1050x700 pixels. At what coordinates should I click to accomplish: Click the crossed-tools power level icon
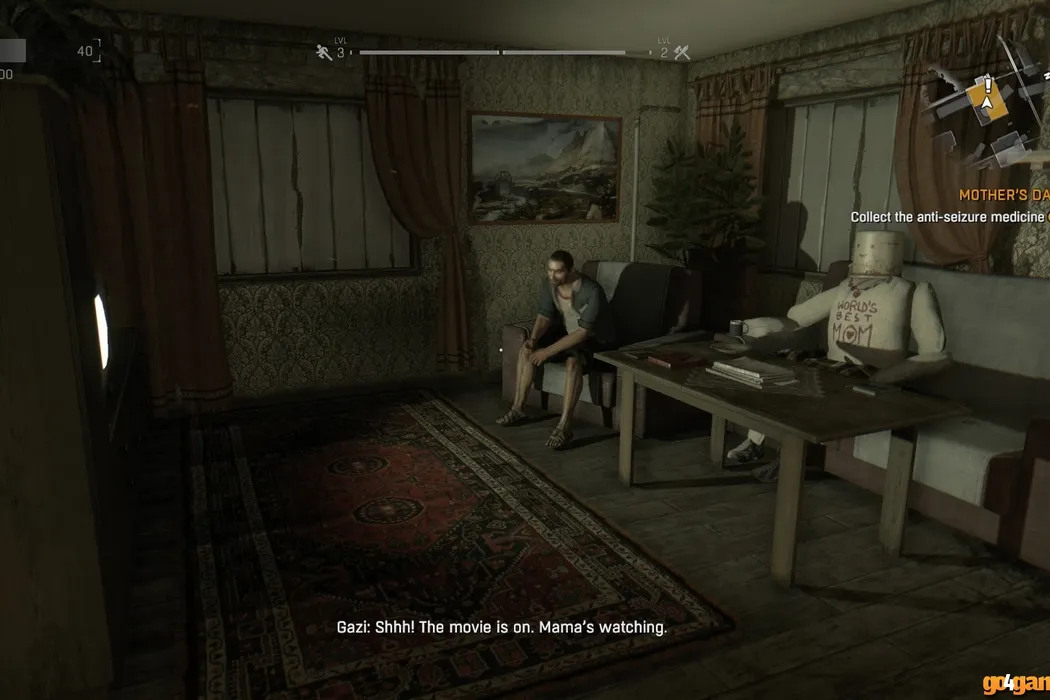coord(683,52)
